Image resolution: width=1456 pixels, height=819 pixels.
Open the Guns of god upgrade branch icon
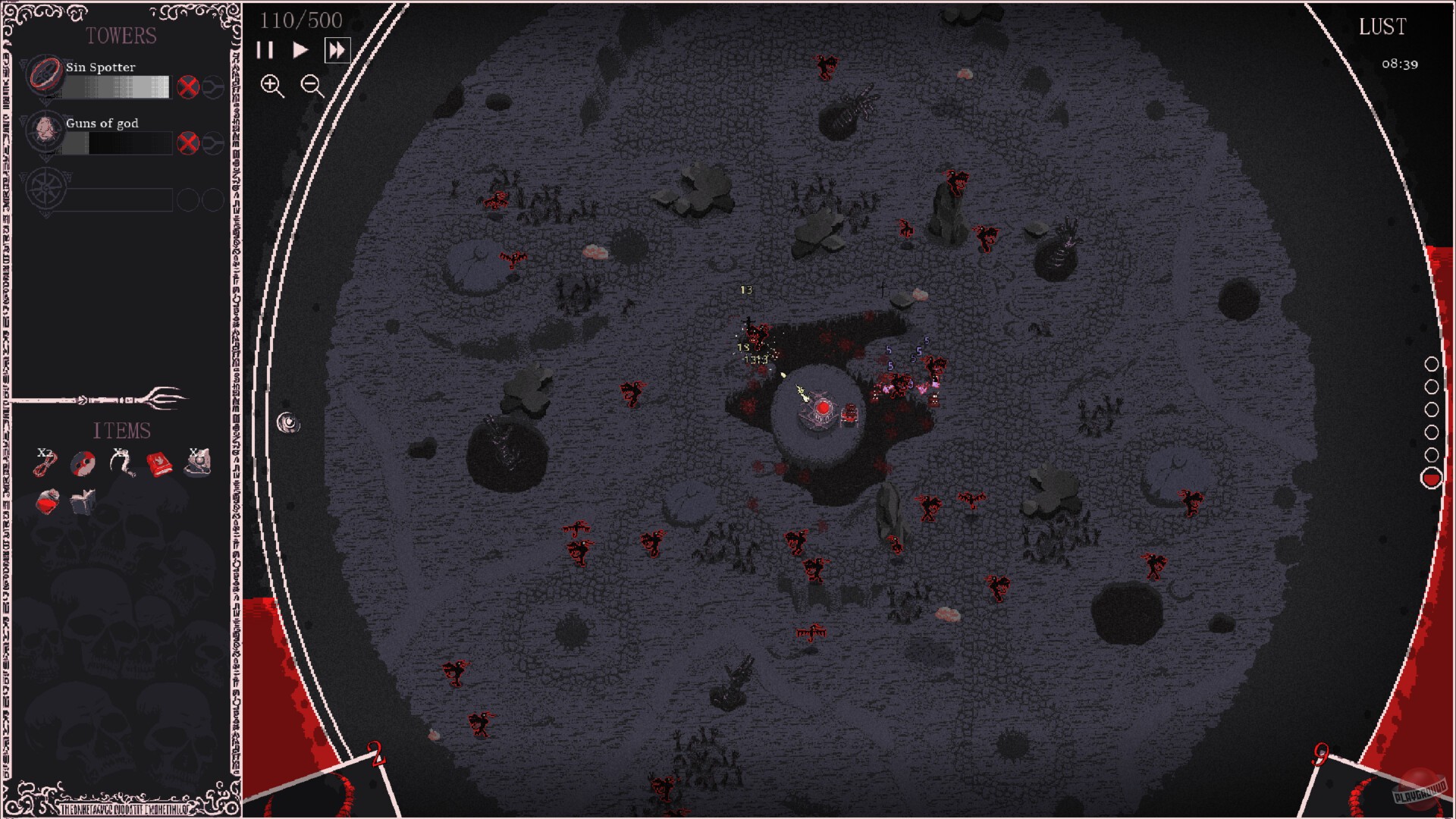coord(215,142)
